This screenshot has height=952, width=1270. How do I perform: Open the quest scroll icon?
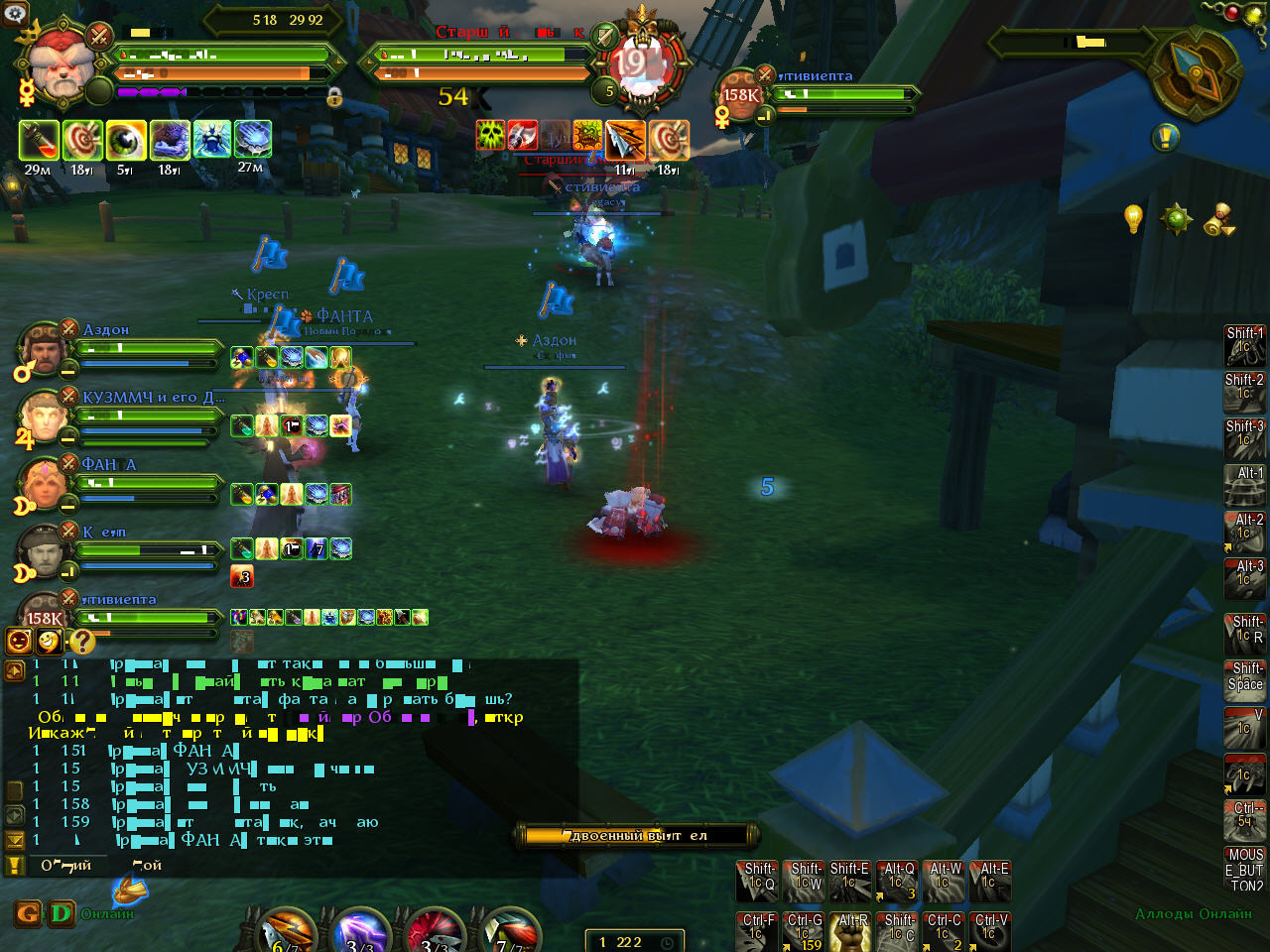[x=1219, y=219]
